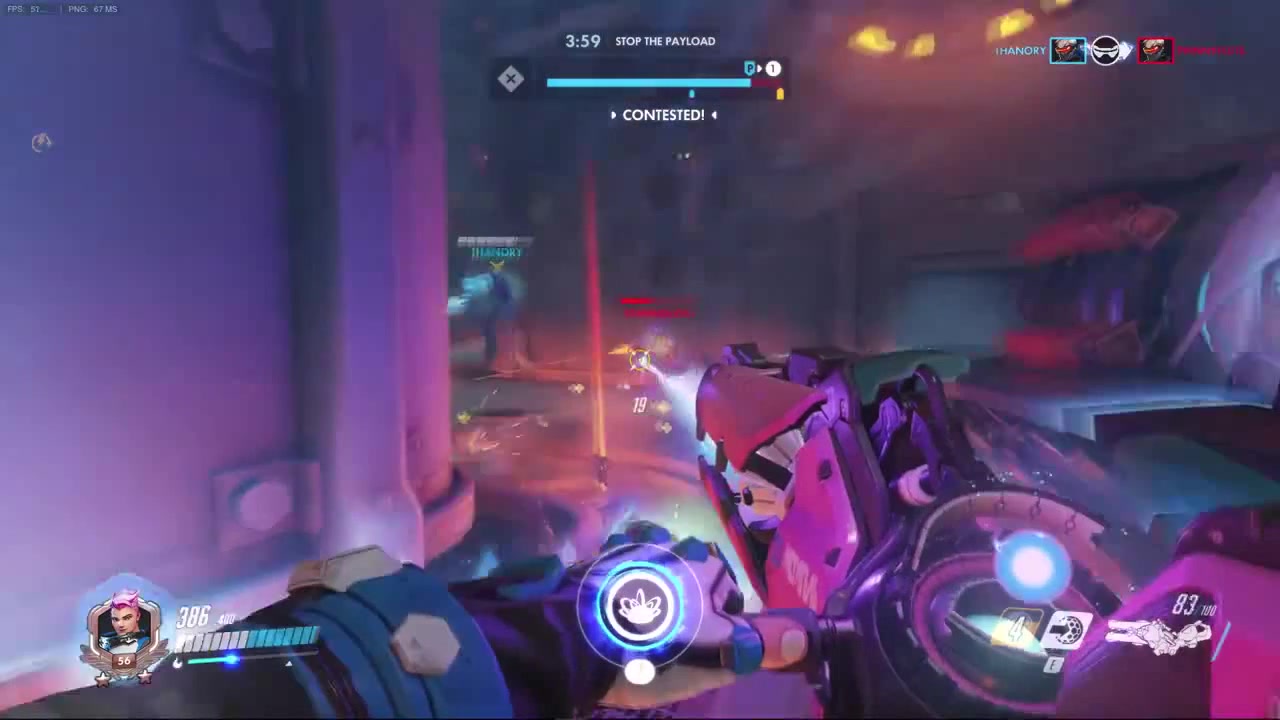Screen dimensions: 1280x720
Task: Click Zarya's hero portrait
Action: [125, 628]
